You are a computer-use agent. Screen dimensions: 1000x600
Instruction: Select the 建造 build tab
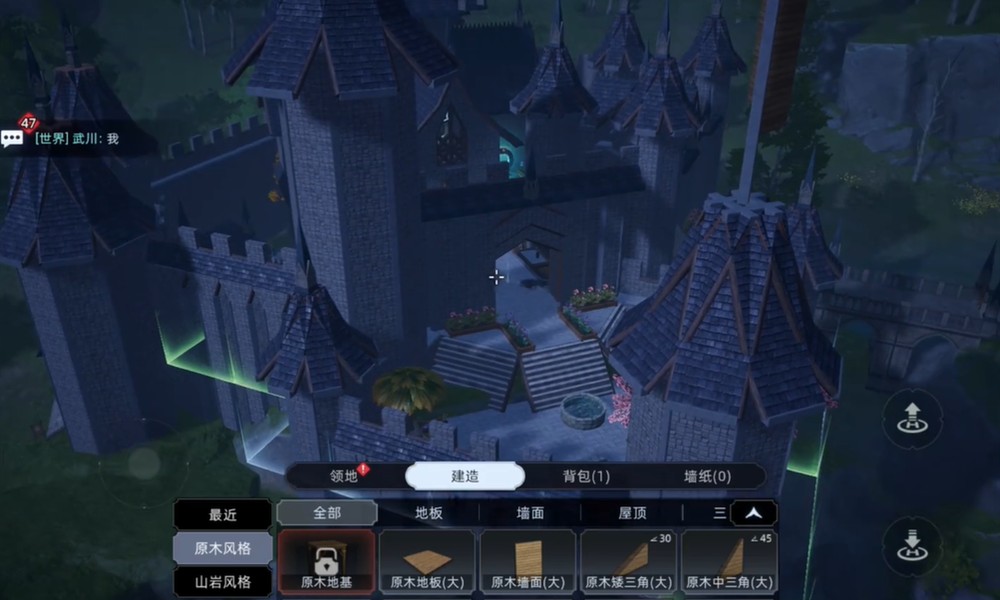[464, 476]
